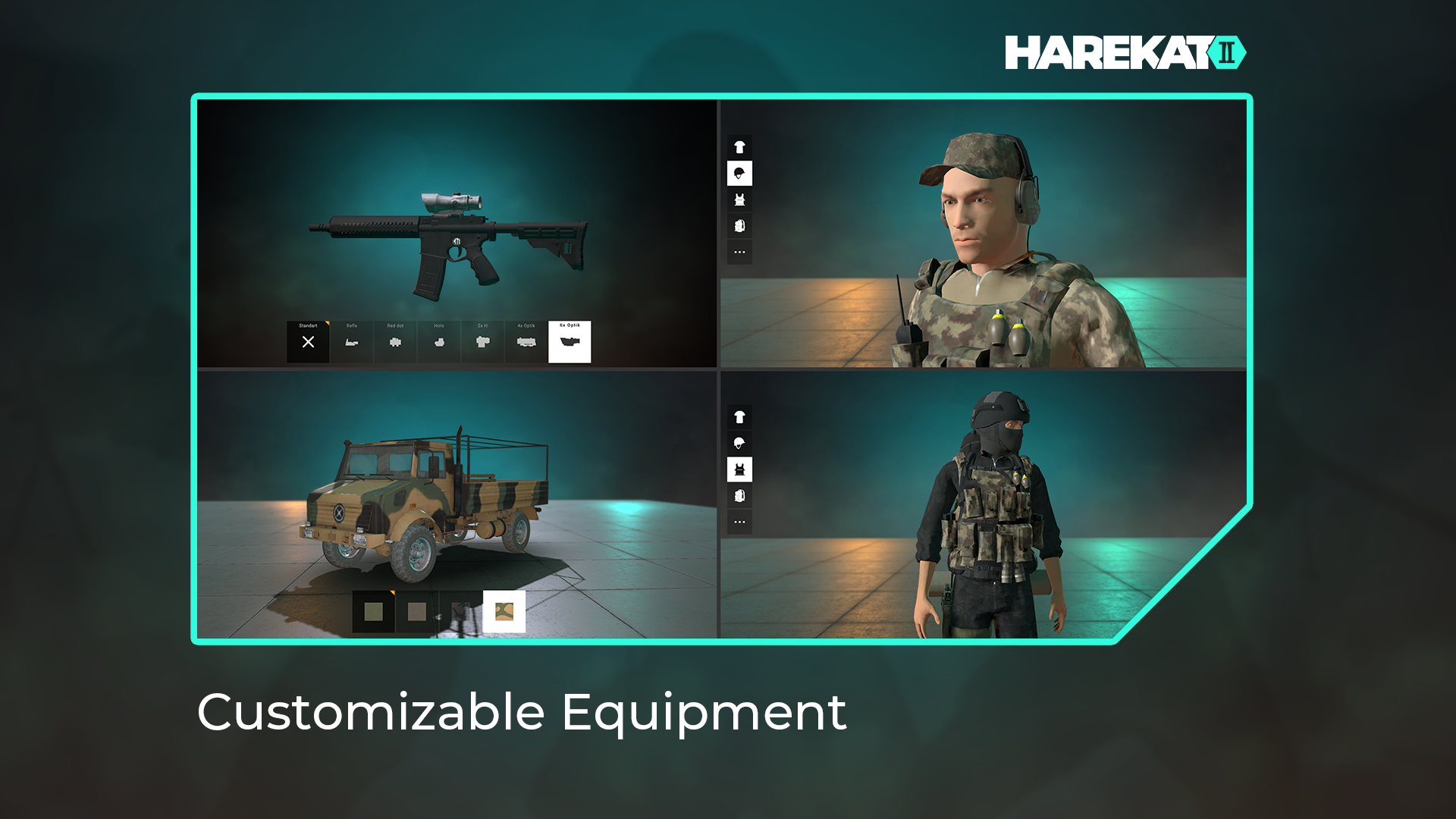Click the backpack icon in the bottom panel
This screenshot has width=1456, height=819.
[739, 494]
